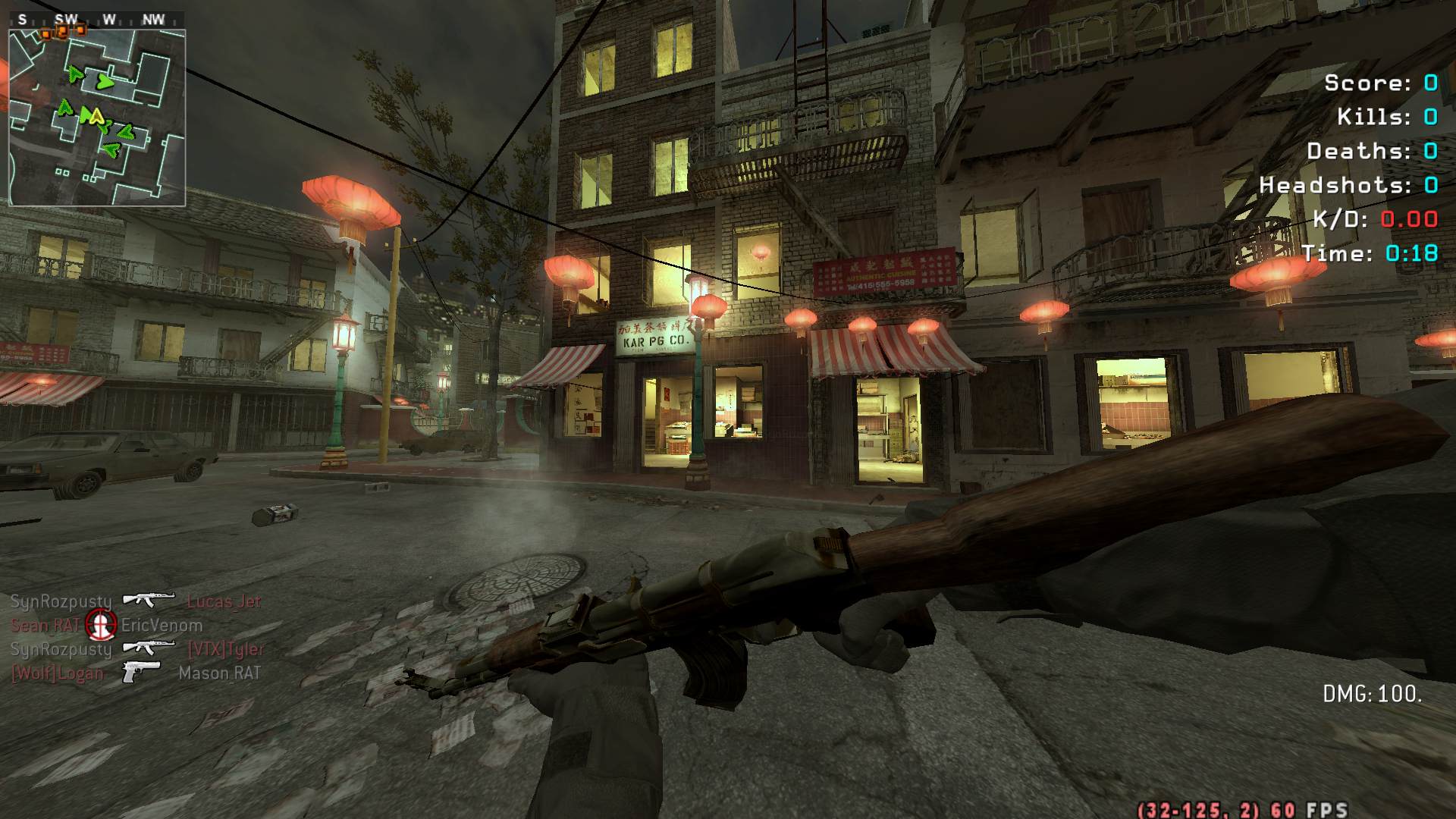The height and width of the screenshot is (819, 1456).
Task: Select Lucas_Jet in the kill feed
Action: 224,601
